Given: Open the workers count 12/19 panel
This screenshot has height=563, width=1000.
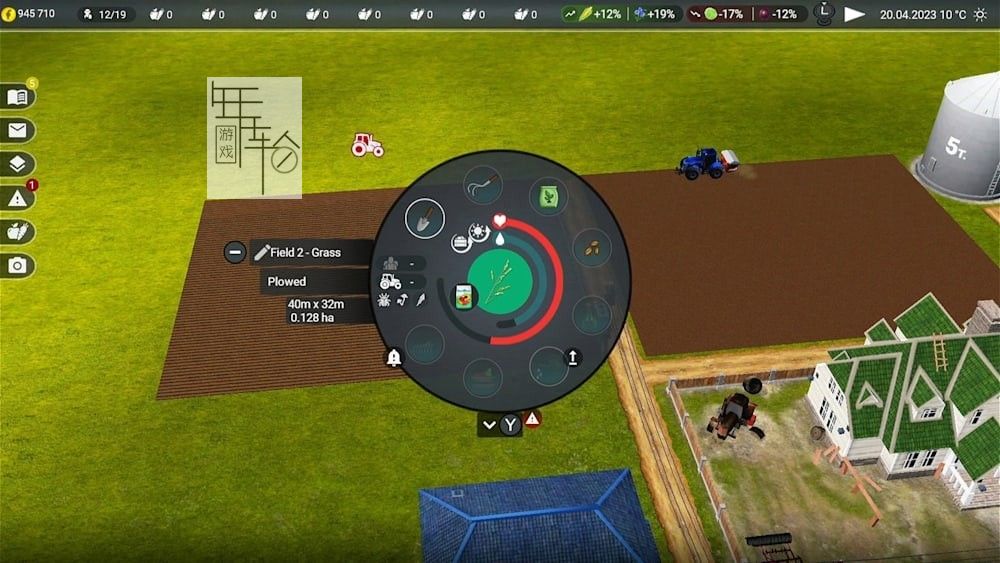Looking at the screenshot, I should 107,14.
